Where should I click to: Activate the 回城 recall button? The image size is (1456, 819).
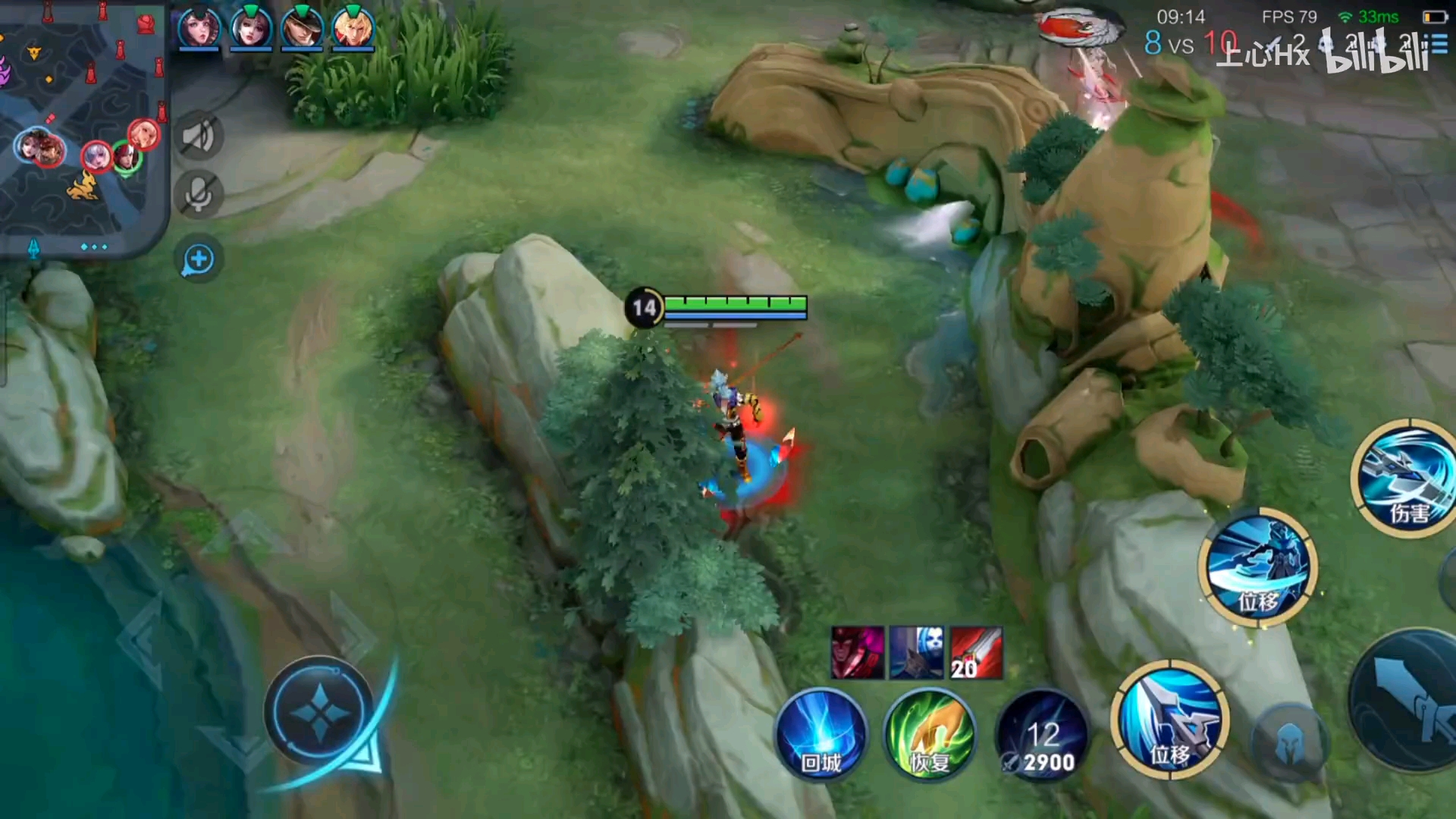(821, 734)
